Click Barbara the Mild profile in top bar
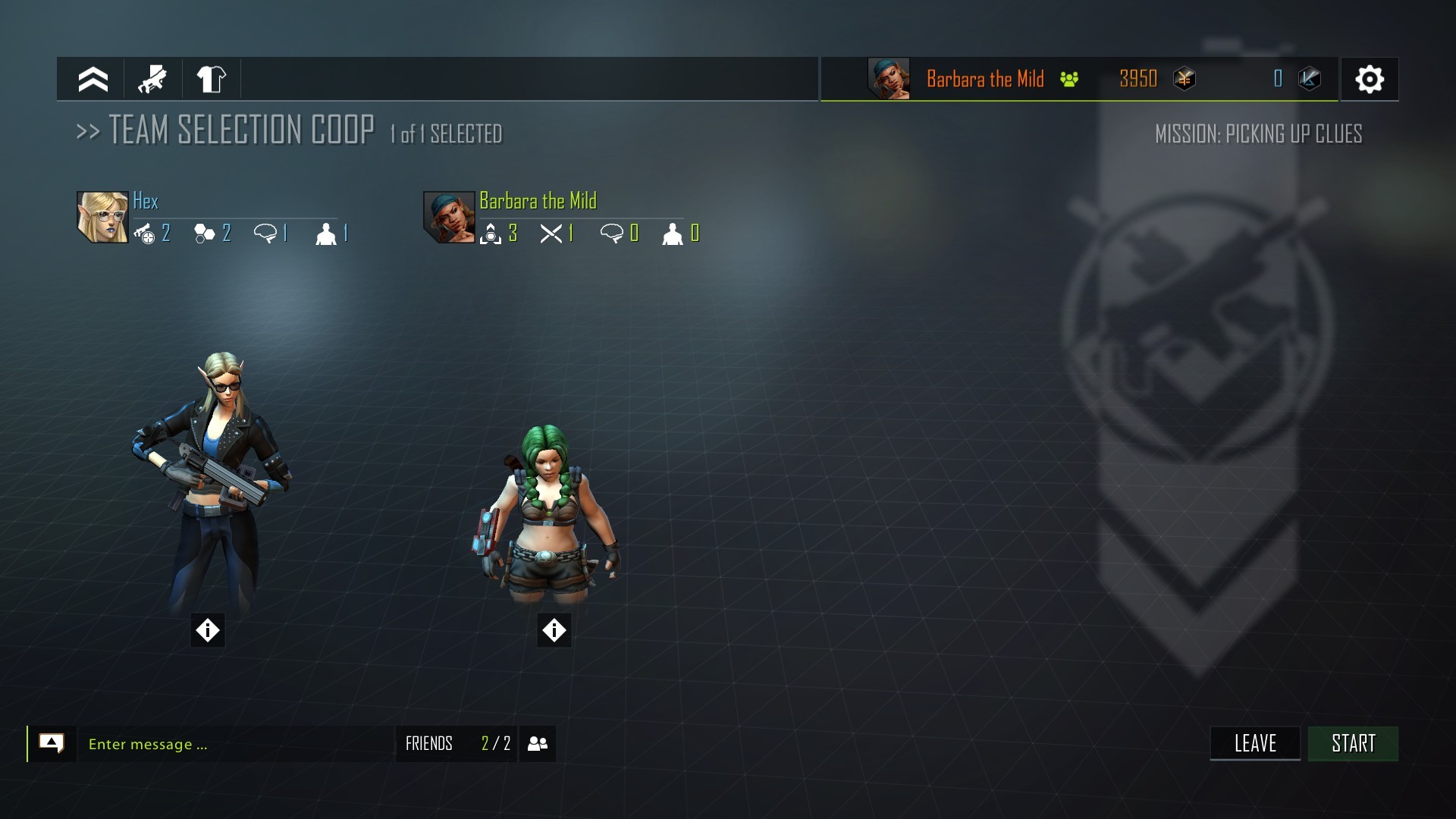1456x819 pixels. (x=984, y=79)
